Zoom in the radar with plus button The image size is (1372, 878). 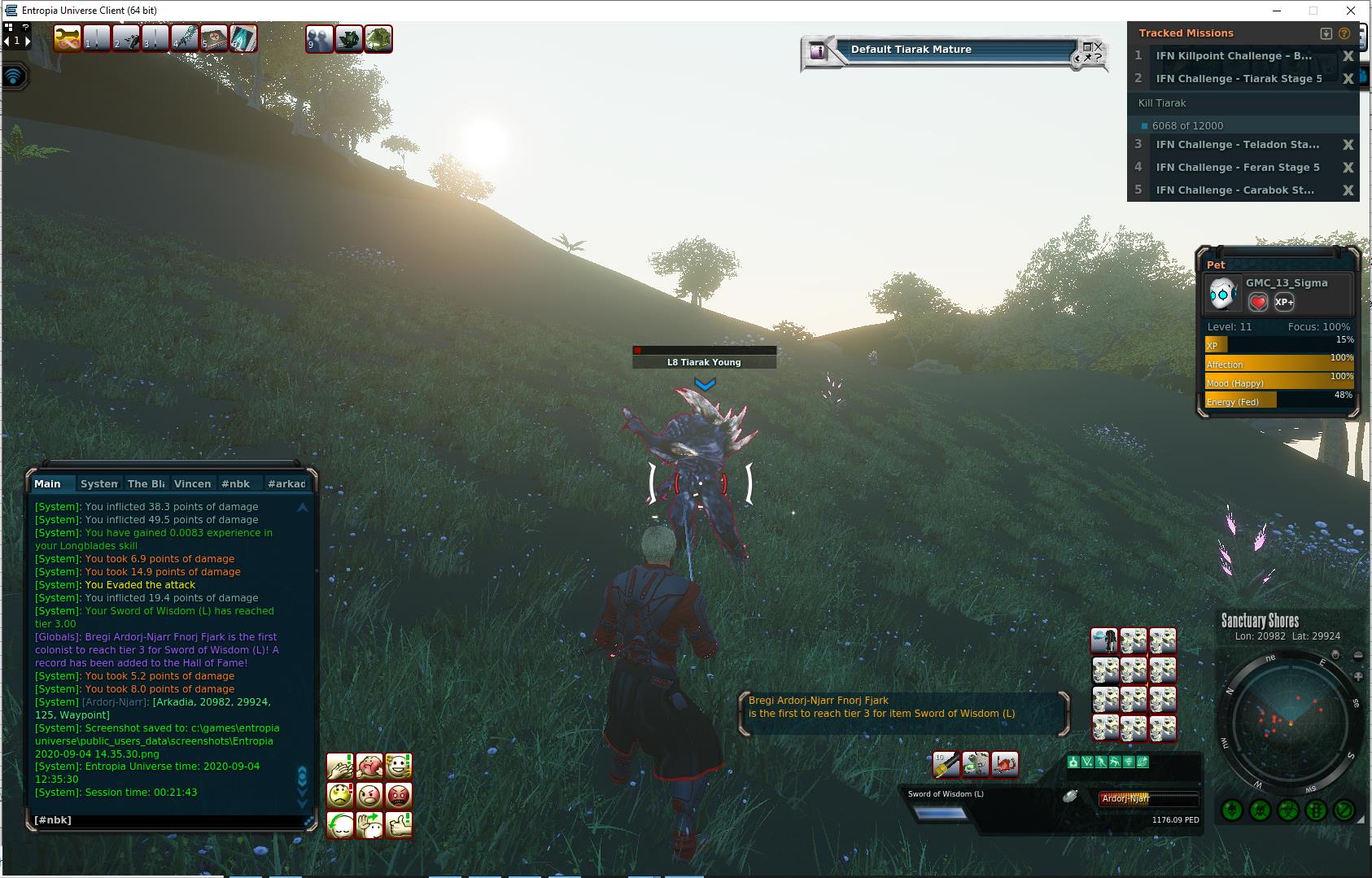[x=1357, y=676]
